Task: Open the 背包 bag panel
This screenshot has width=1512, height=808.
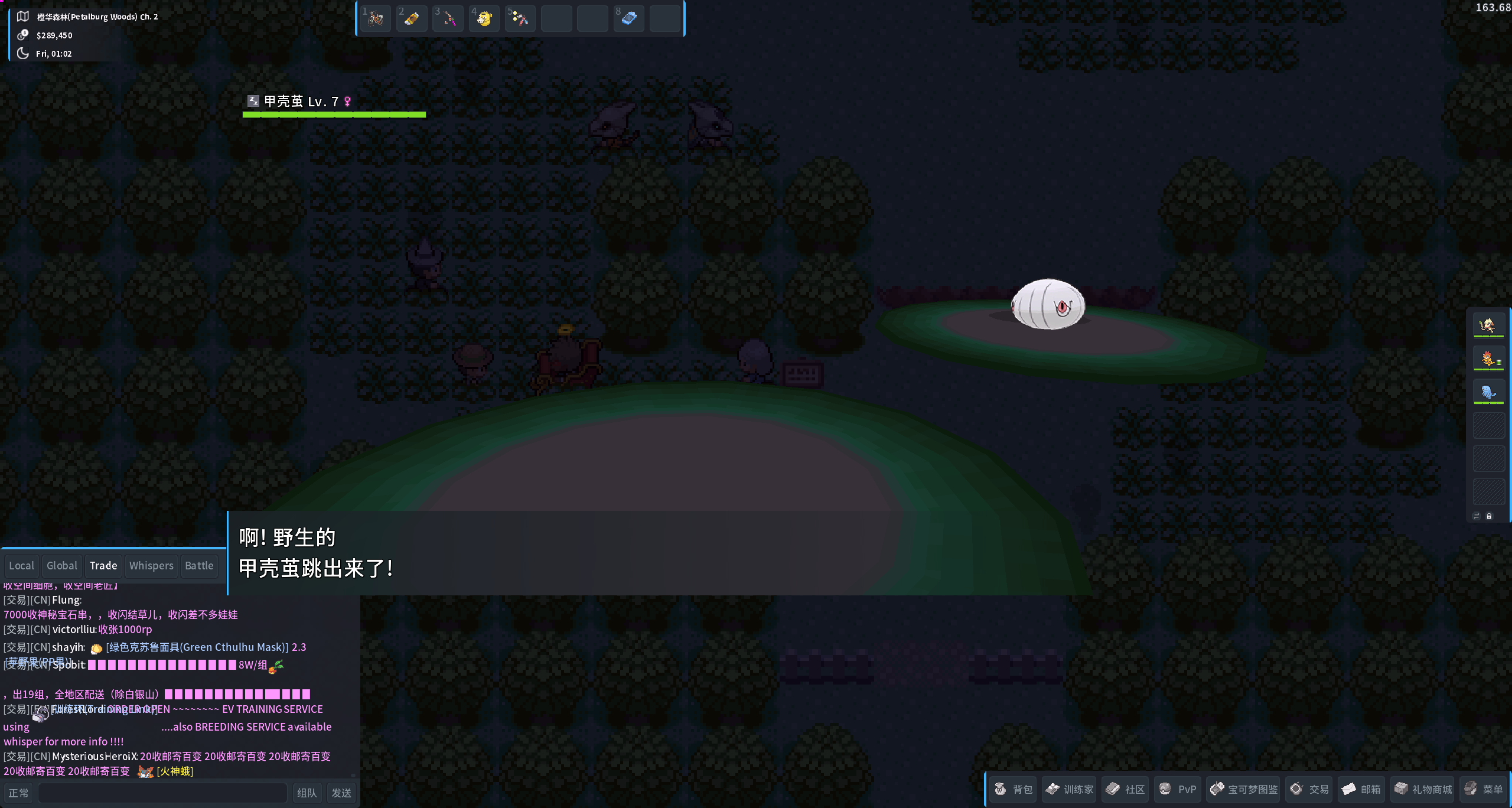Action: pos(1014,789)
